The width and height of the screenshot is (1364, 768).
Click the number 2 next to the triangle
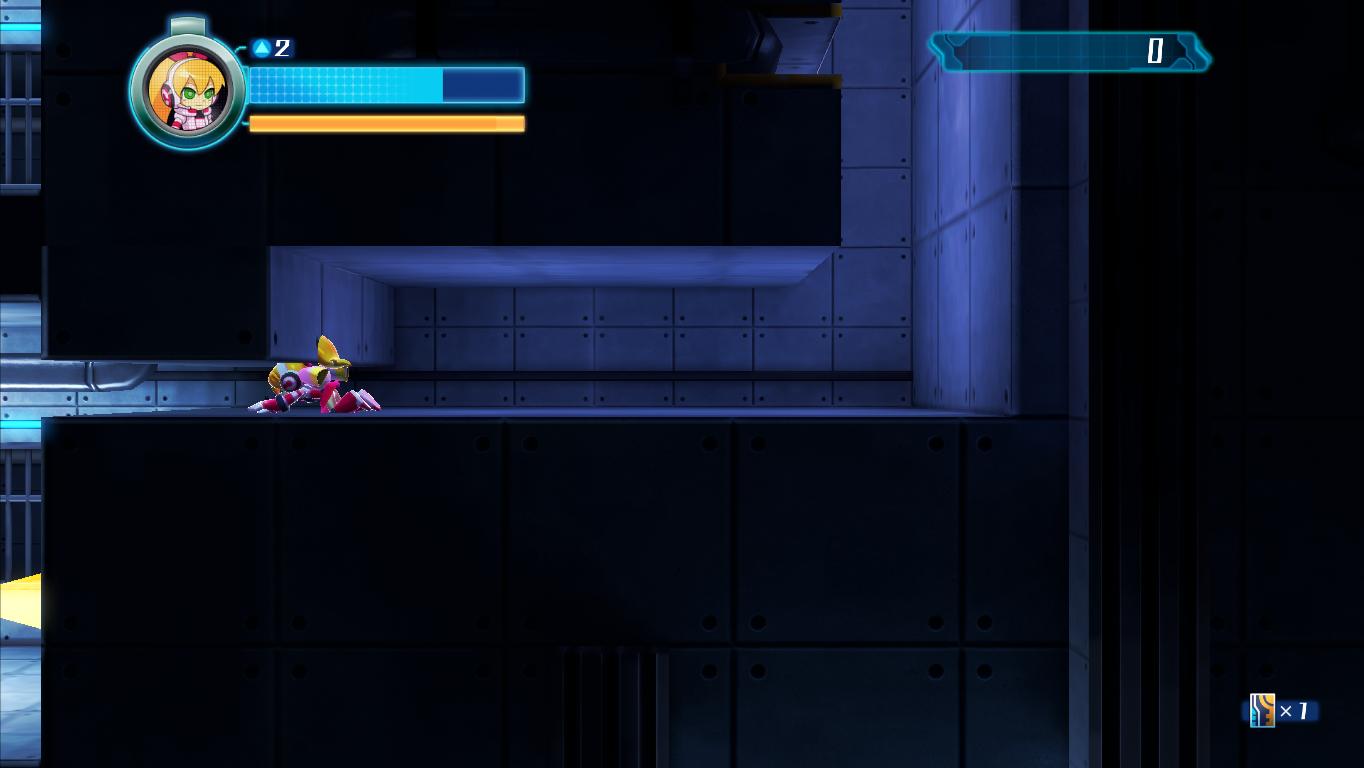point(281,47)
